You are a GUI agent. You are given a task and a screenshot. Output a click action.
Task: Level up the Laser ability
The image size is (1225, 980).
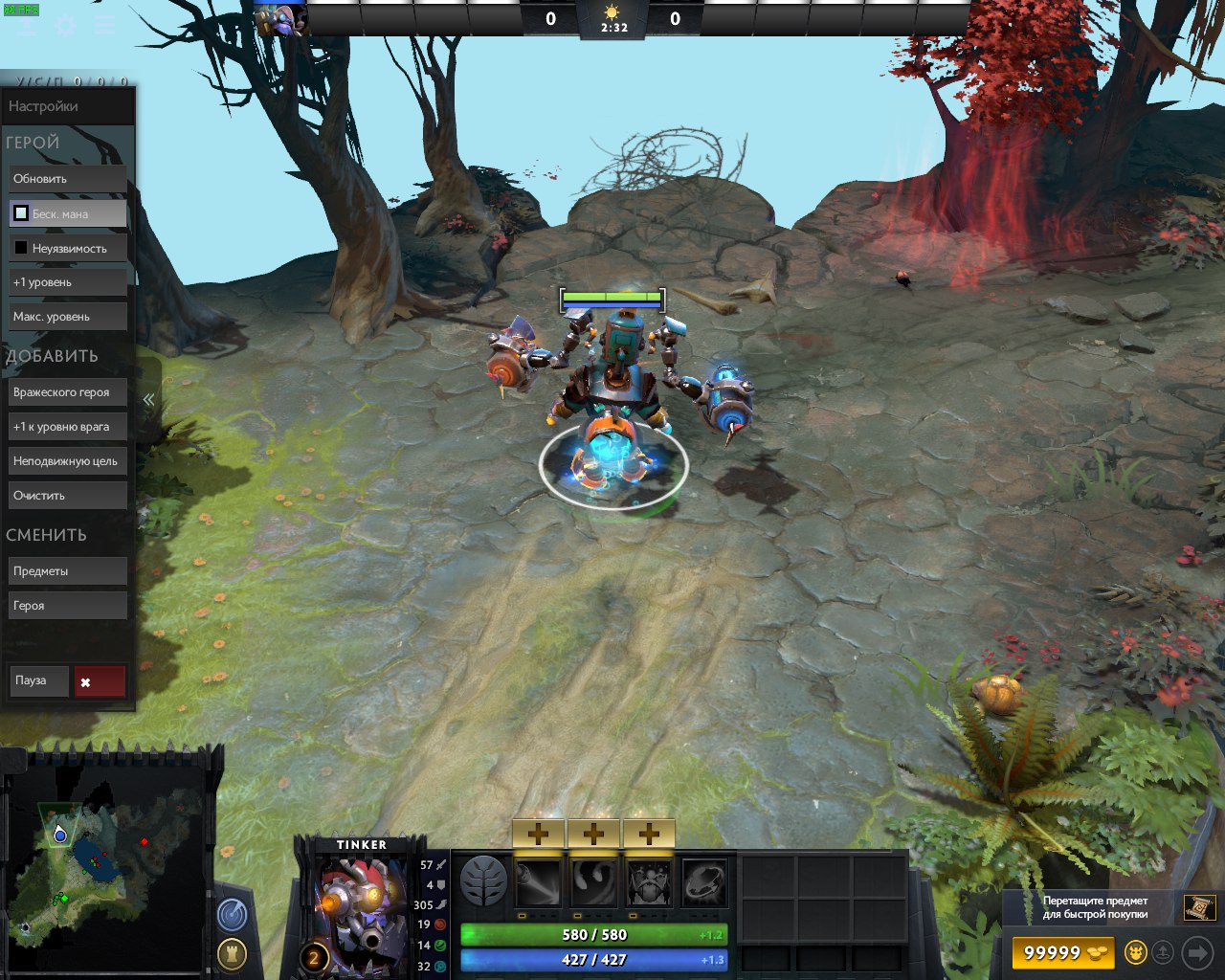point(538,834)
